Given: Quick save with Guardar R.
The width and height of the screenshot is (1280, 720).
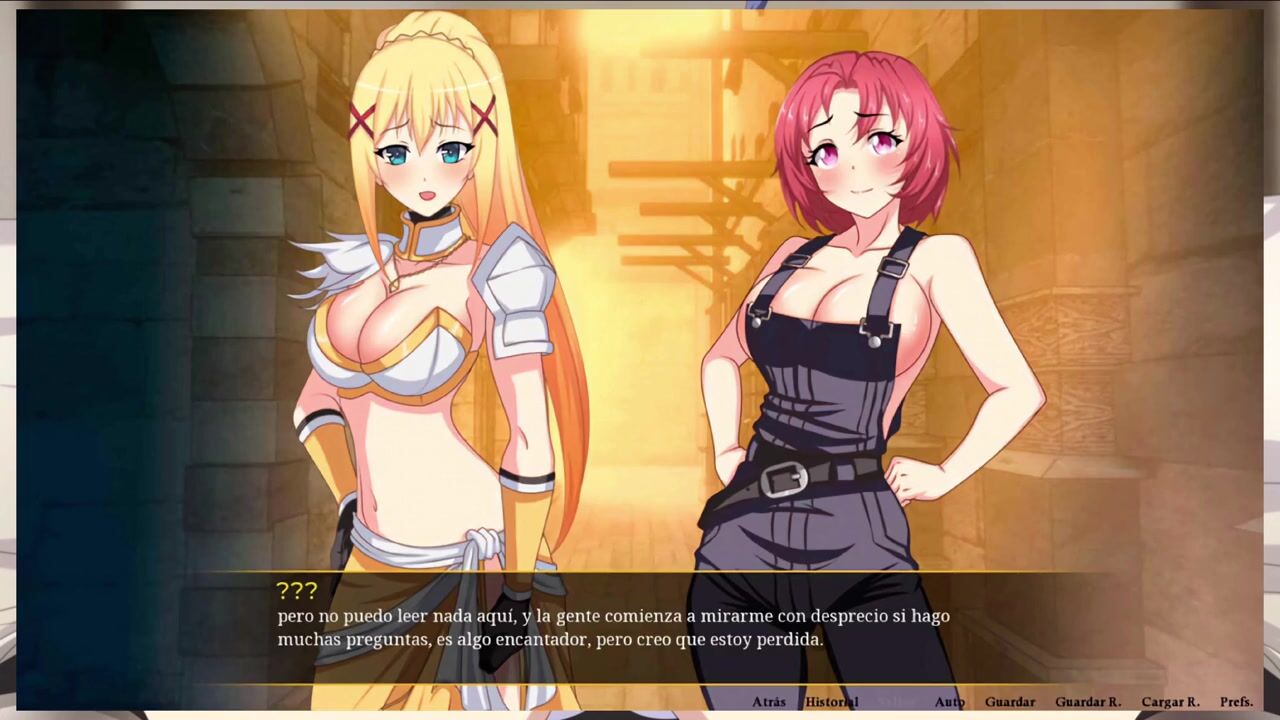Looking at the screenshot, I should click(x=1087, y=702).
